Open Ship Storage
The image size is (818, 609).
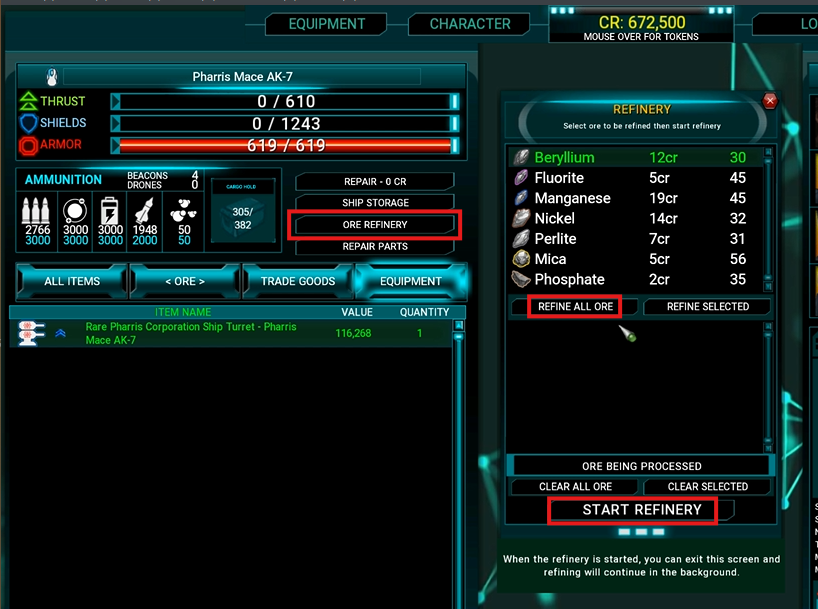click(x=375, y=203)
